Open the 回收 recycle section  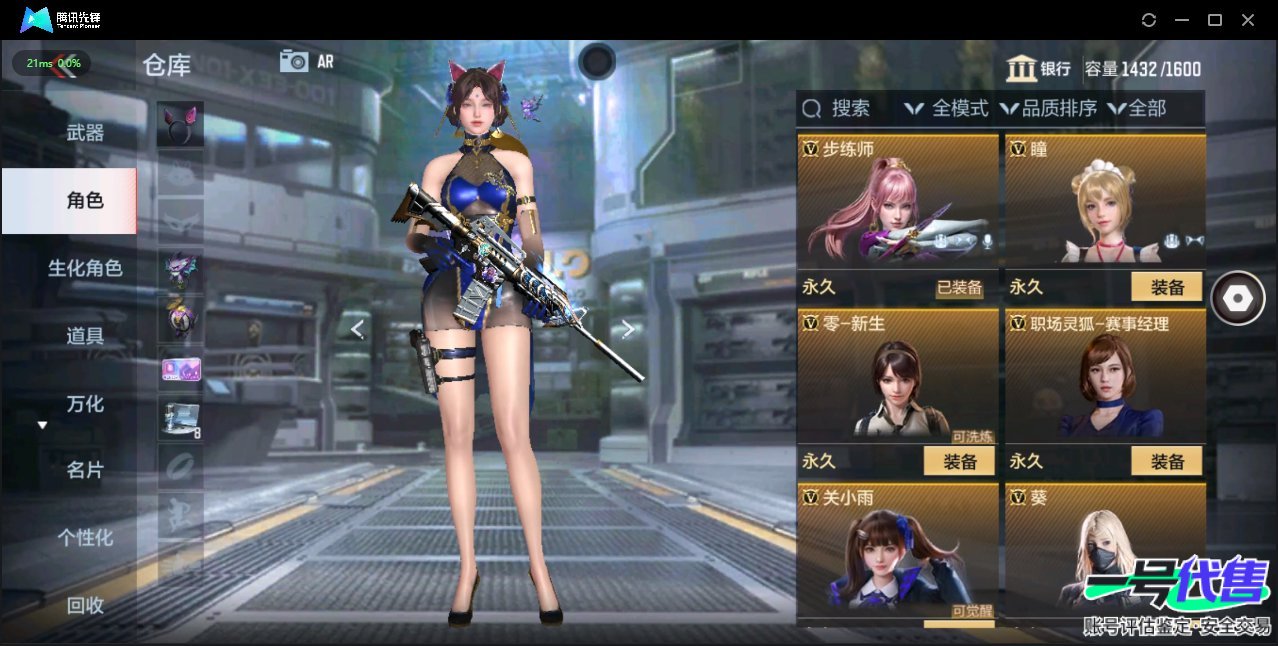[85, 605]
